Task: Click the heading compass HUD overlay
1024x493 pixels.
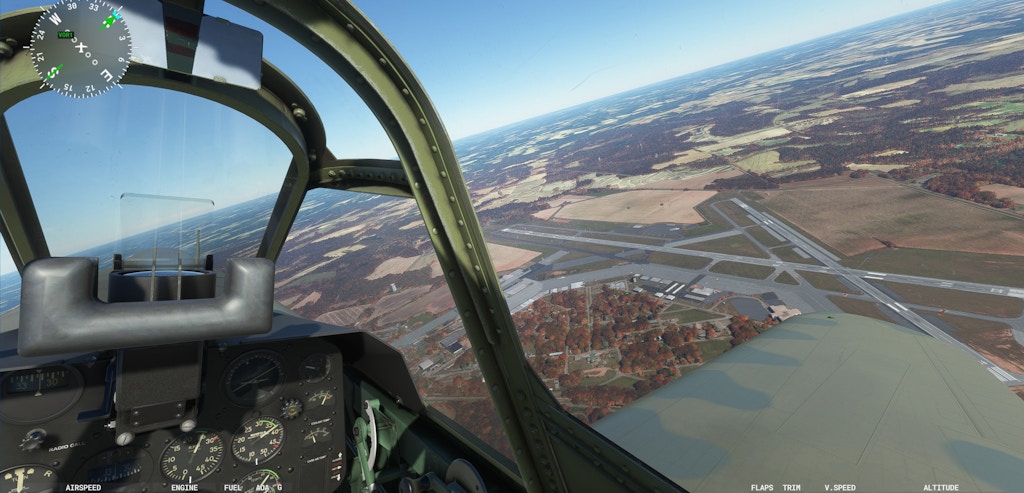Action: tap(80, 46)
